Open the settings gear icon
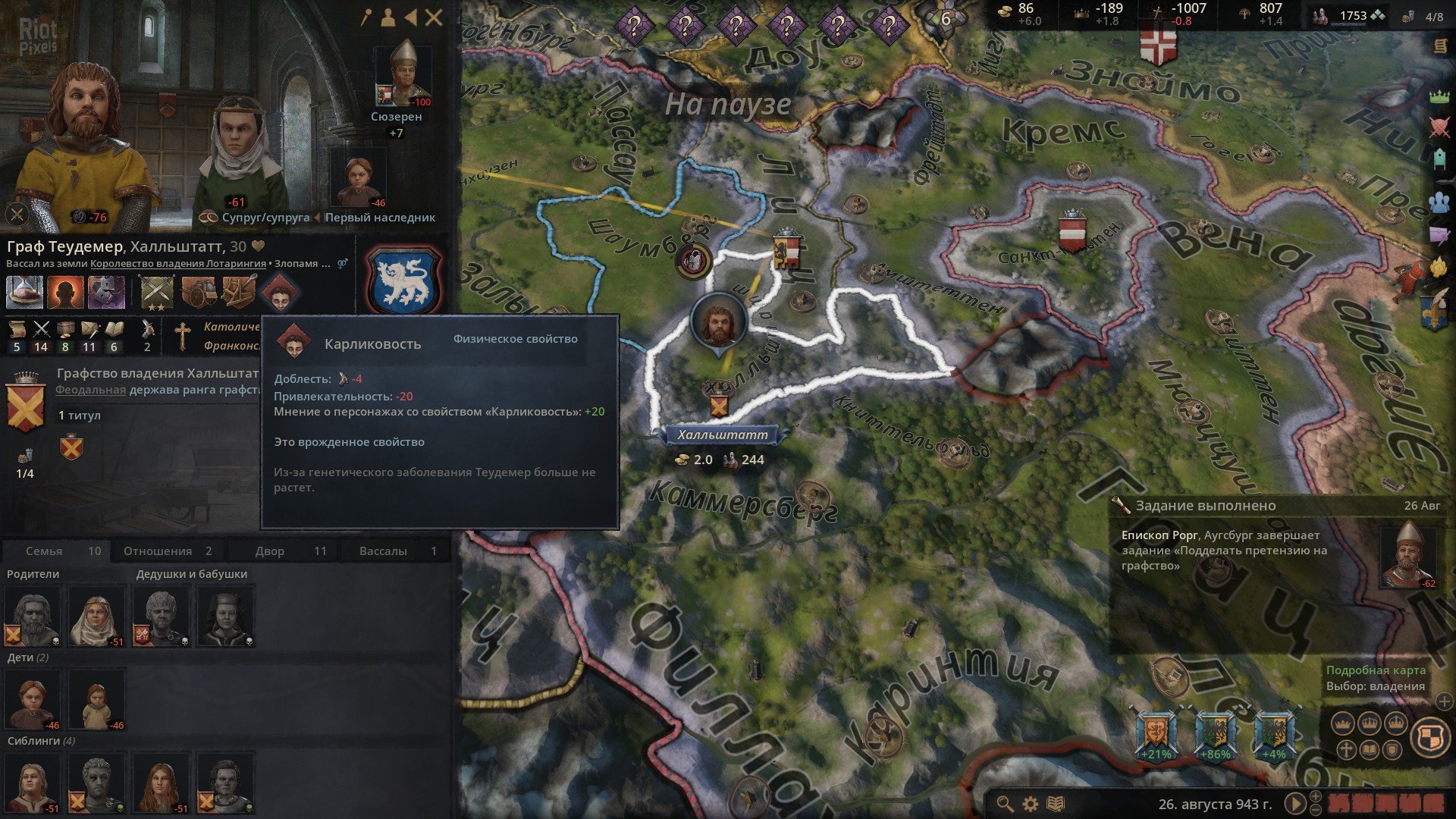The image size is (1456, 819). click(x=1031, y=804)
